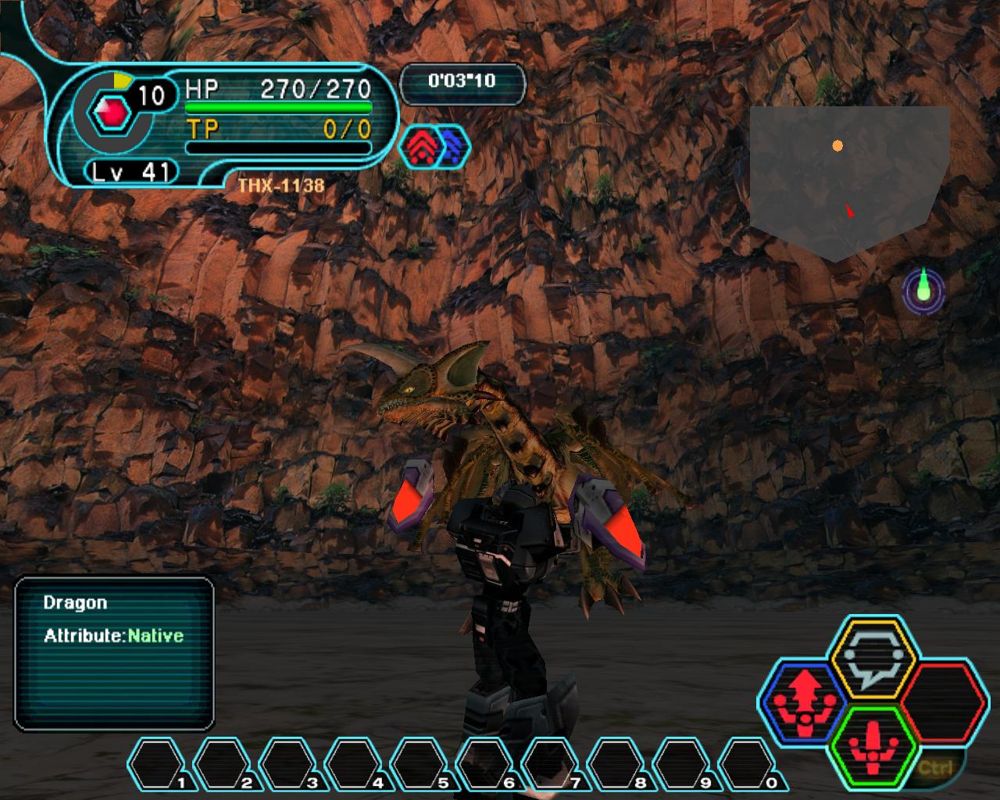Select the Dragon target info panel
The width and height of the screenshot is (1000, 800).
pyautogui.click(x=114, y=653)
